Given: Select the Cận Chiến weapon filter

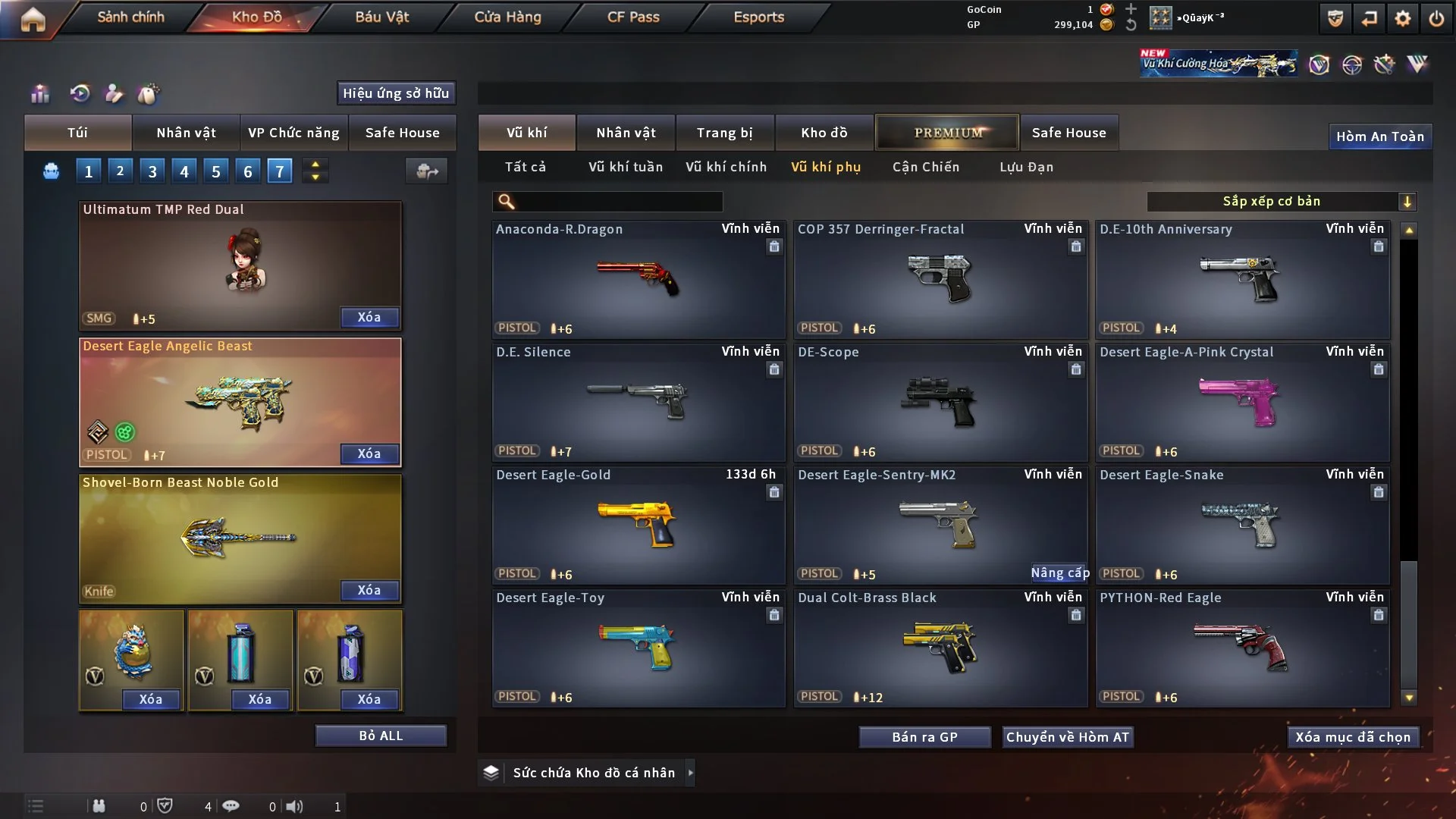Looking at the screenshot, I should (x=926, y=167).
